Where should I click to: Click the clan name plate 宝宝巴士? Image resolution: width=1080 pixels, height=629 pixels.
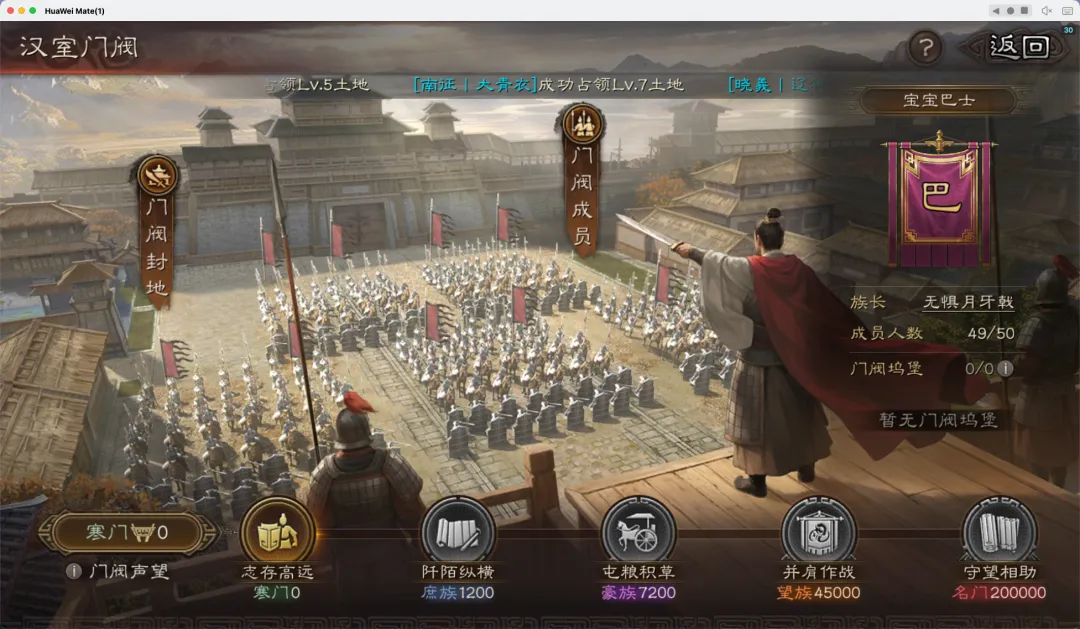pos(938,101)
